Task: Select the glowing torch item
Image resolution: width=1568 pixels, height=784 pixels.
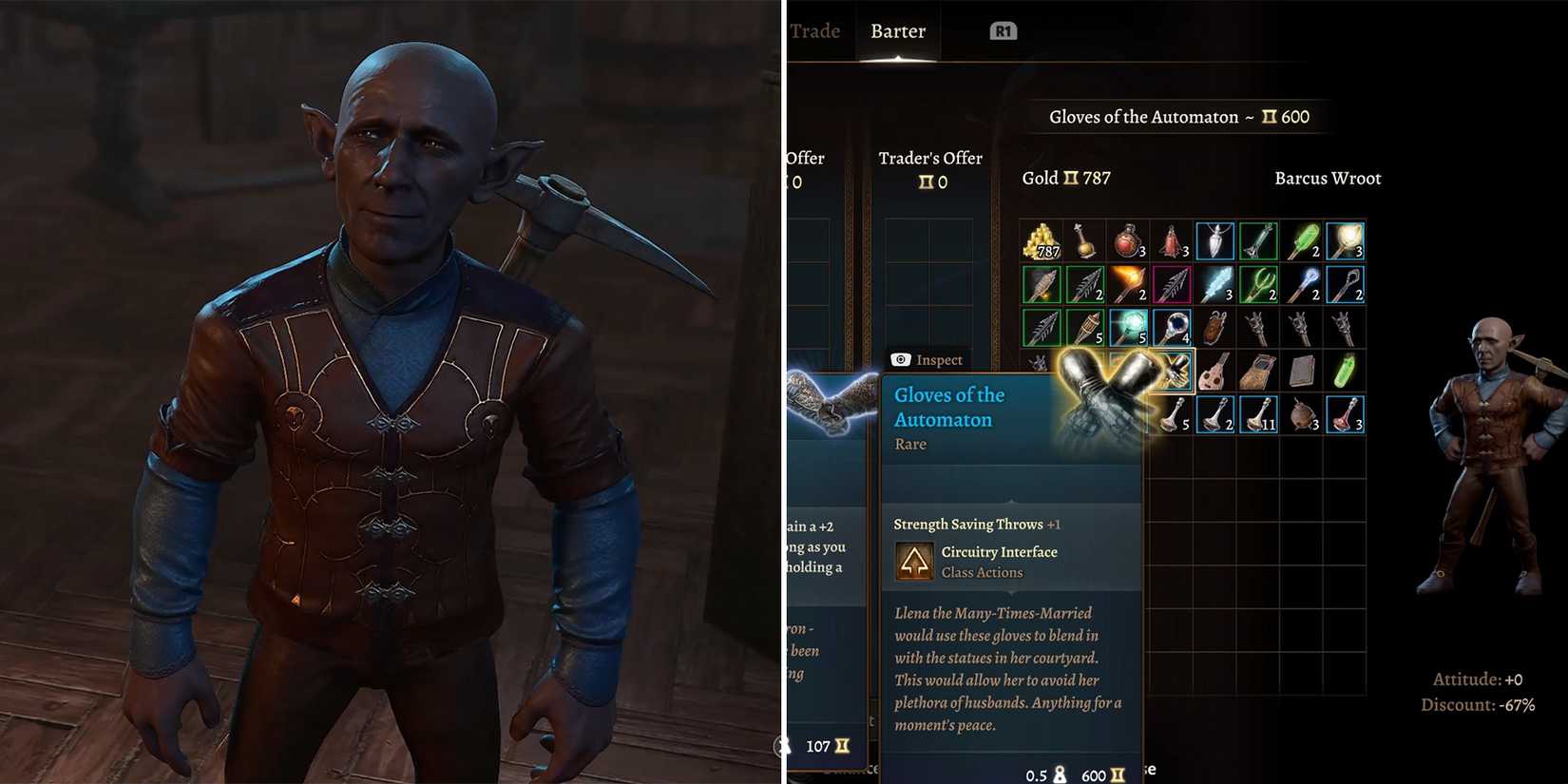Action: tap(1346, 241)
